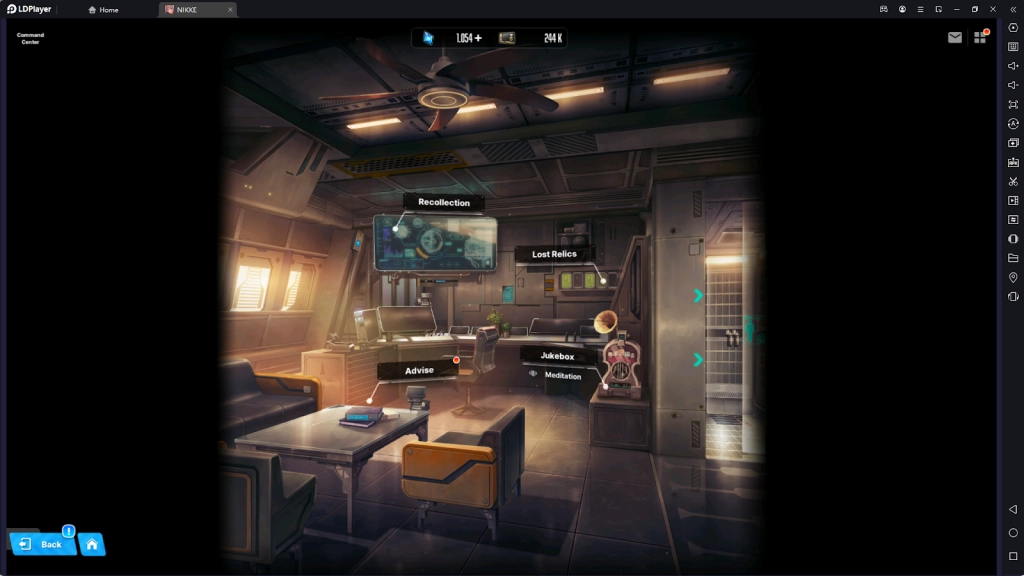Close the NIKKE tab

point(230,9)
